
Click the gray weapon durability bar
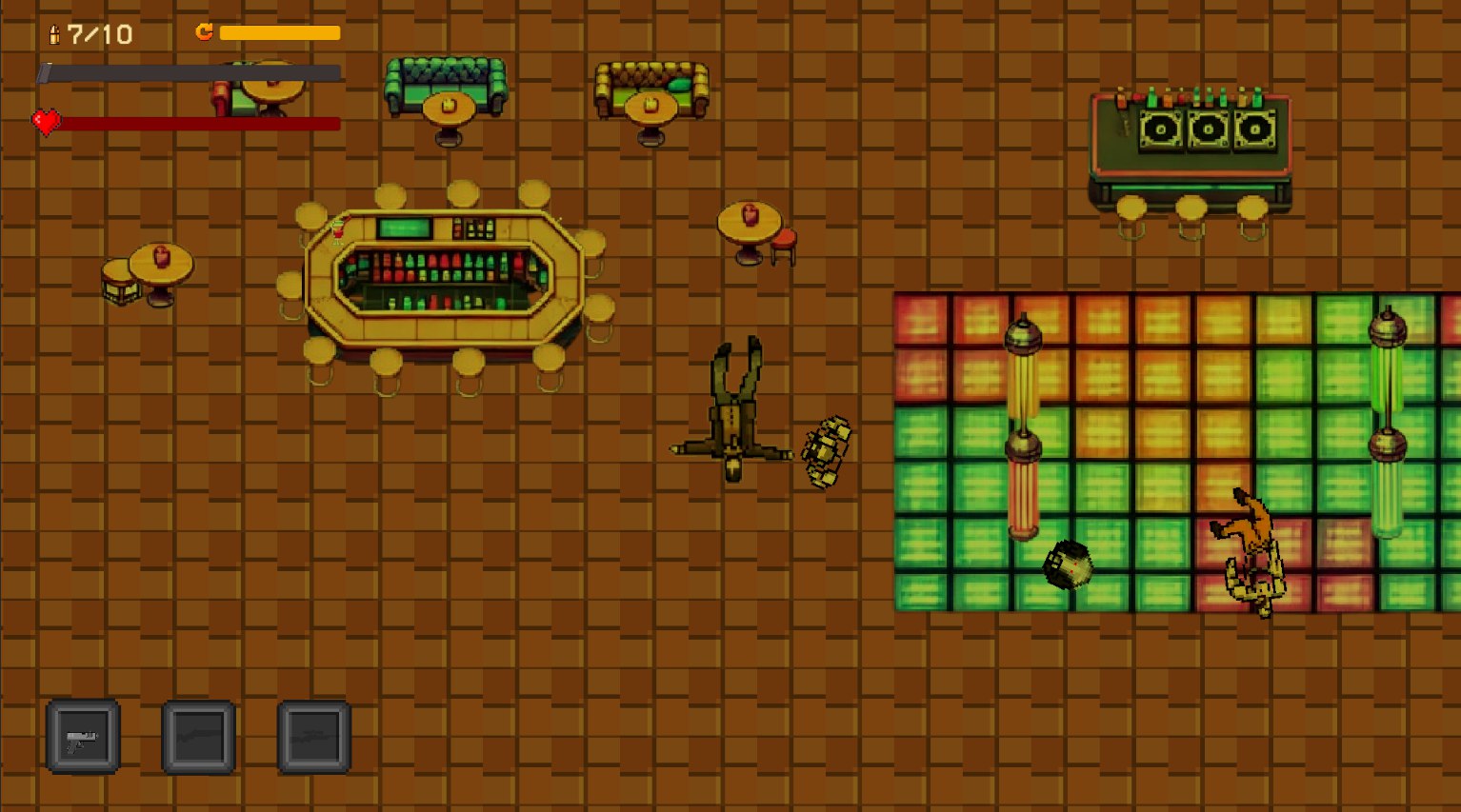click(190, 72)
